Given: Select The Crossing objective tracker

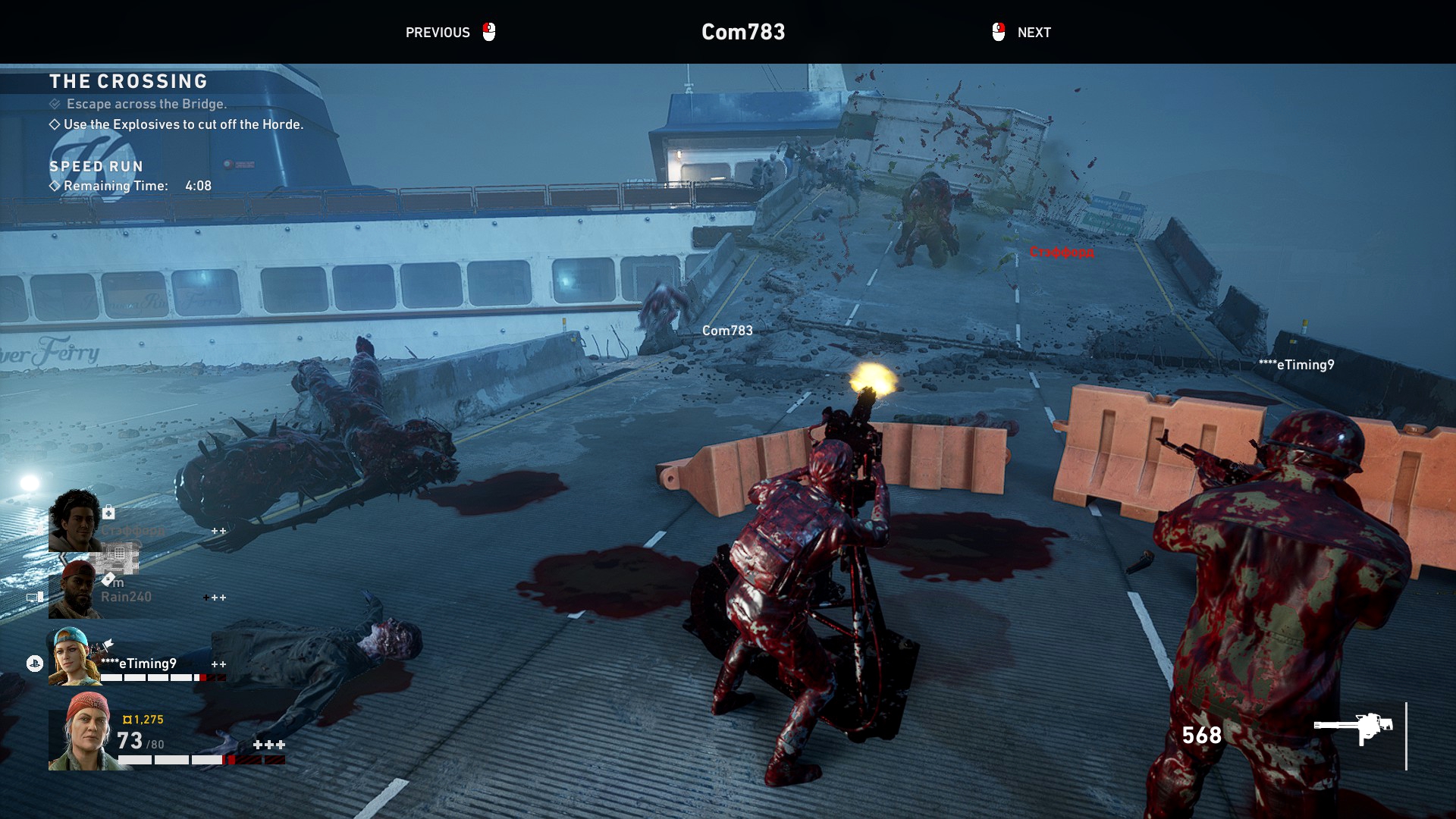Looking at the screenshot, I should (128, 81).
